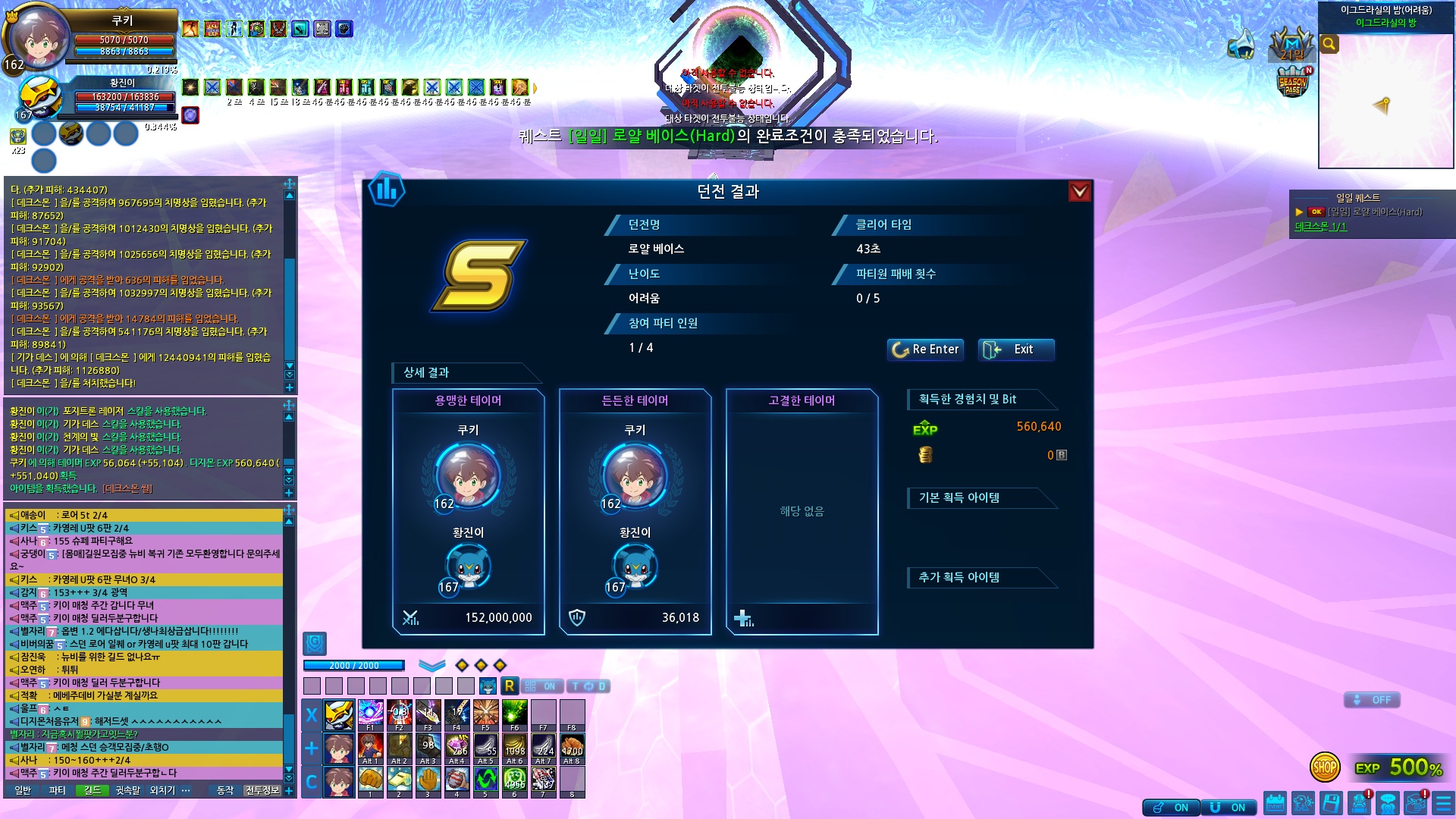Image resolution: width=1456 pixels, height=819 pixels.
Task: Use the fist skill in slot 1
Action: pos(370,780)
